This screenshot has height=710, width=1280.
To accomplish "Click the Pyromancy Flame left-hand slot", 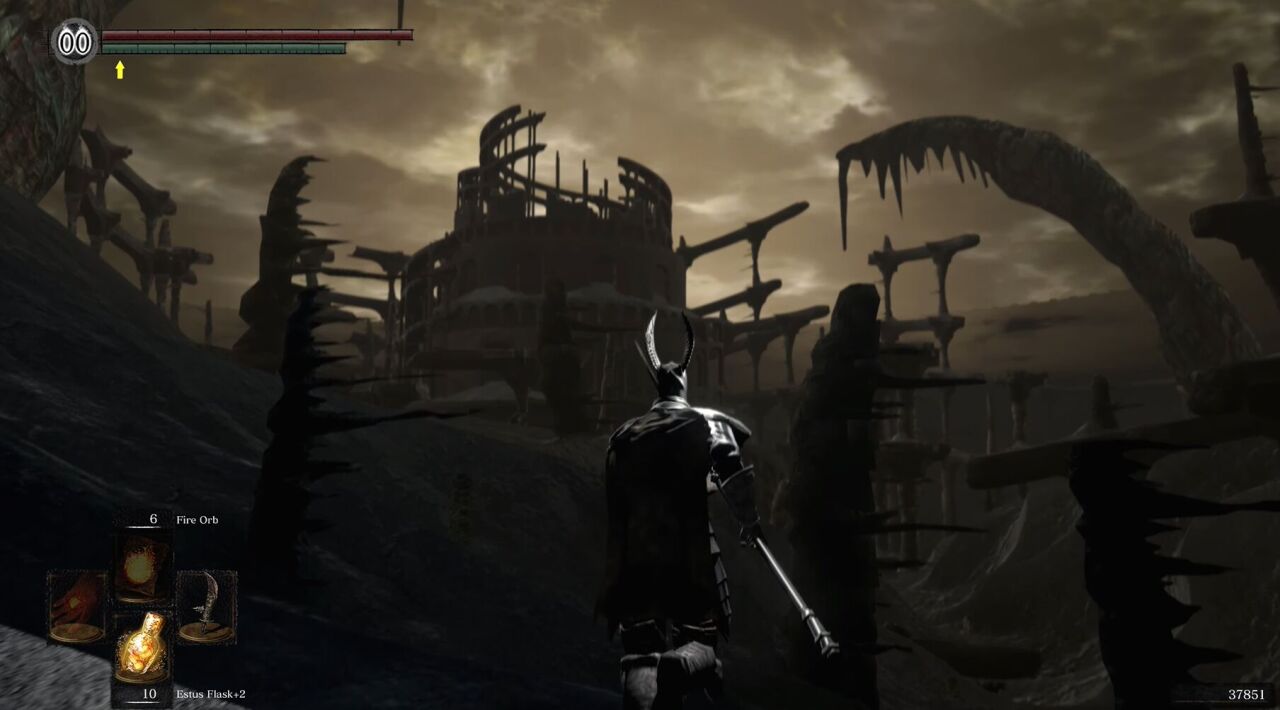I will click(x=77, y=605).
